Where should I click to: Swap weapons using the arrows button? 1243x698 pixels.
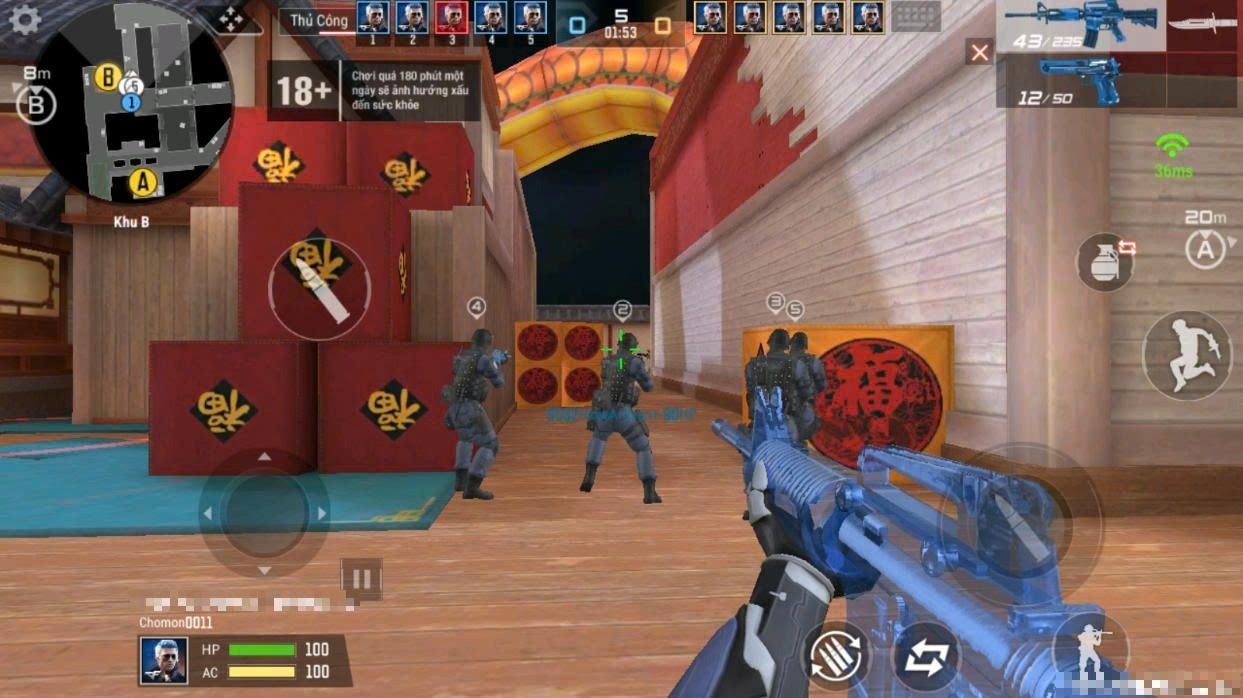[926, 657]
